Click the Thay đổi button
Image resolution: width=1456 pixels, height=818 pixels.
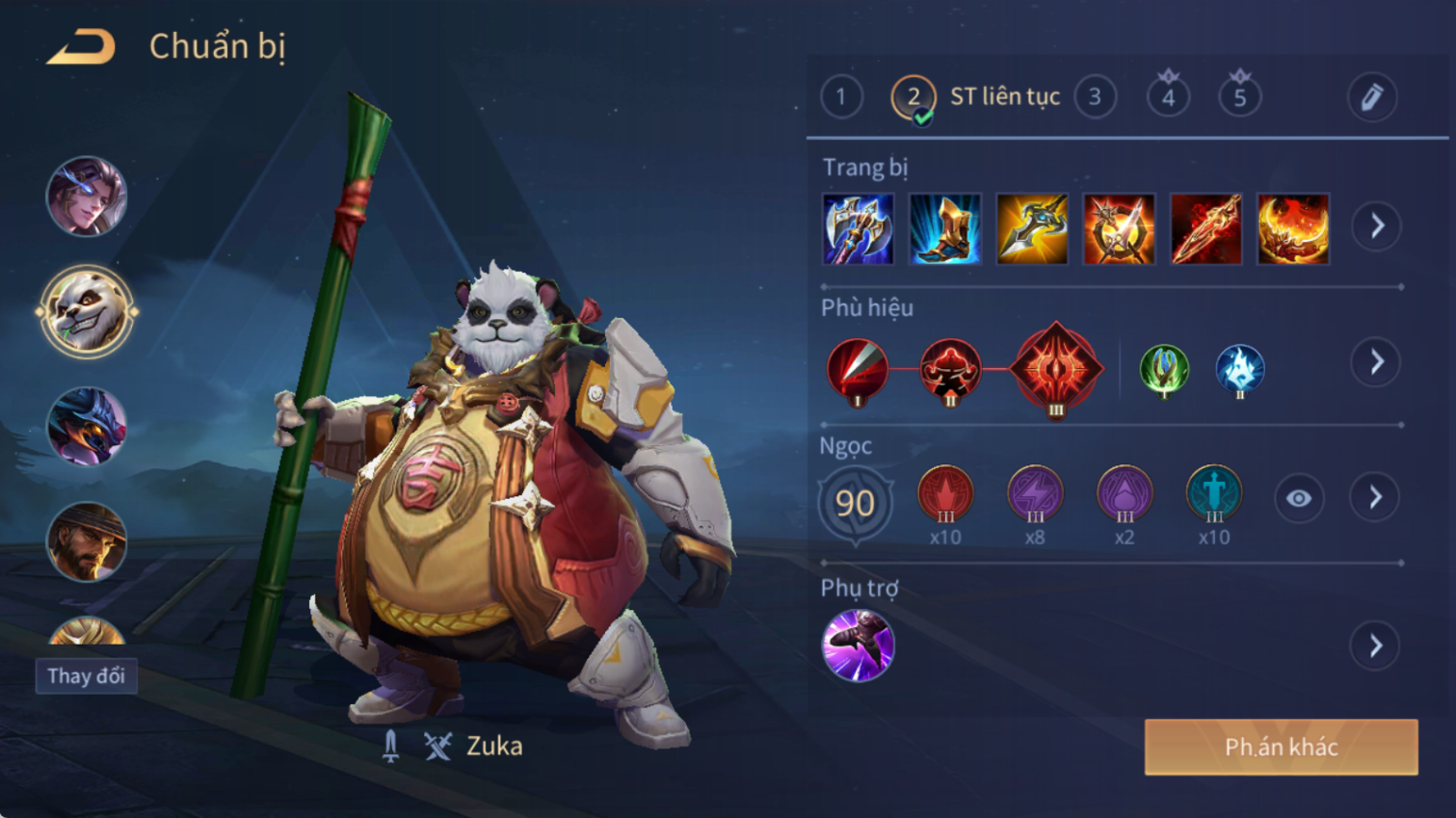click(x=87, y=675)
